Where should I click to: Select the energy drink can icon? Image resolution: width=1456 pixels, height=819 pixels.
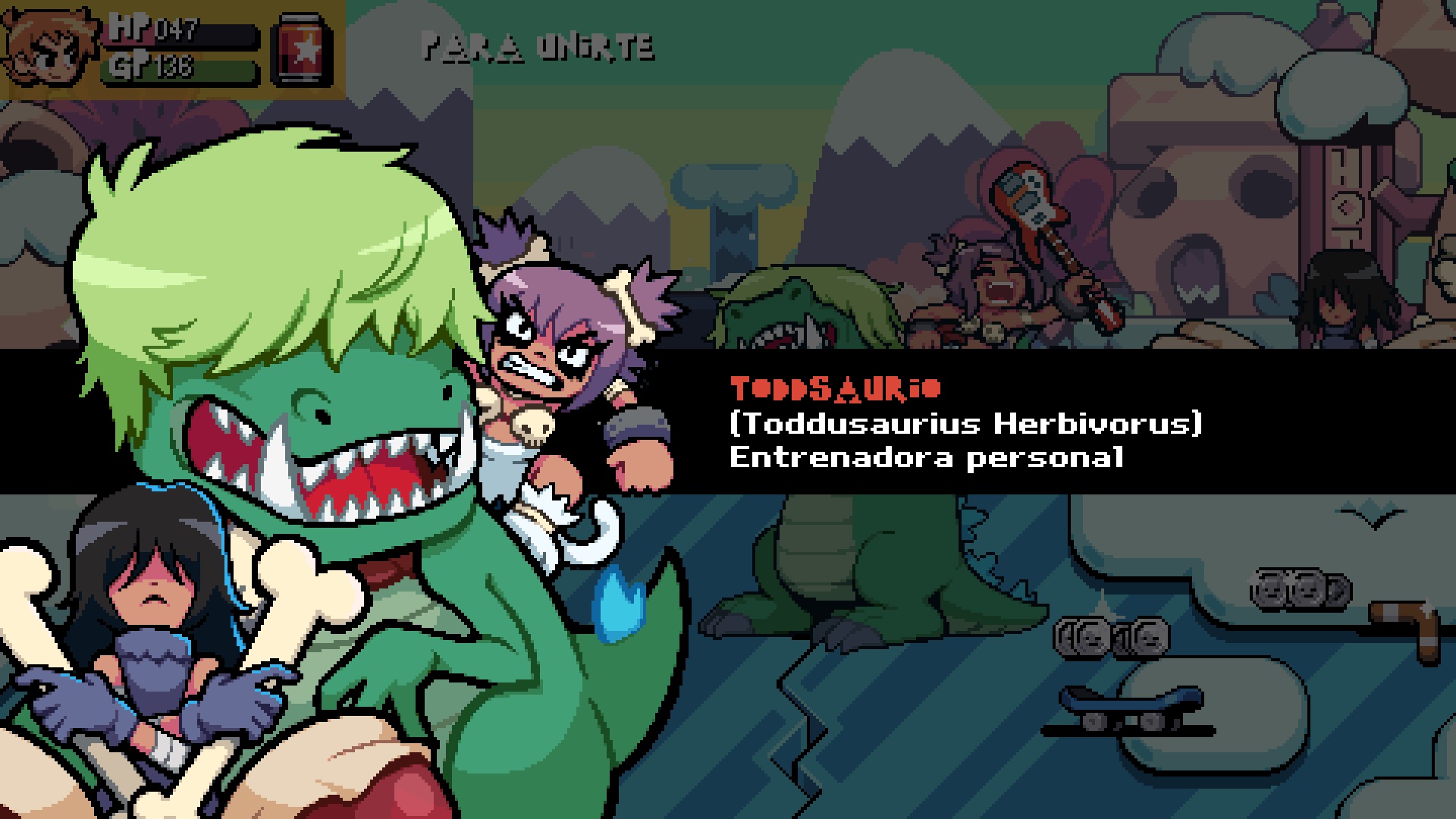pos(300,48)
